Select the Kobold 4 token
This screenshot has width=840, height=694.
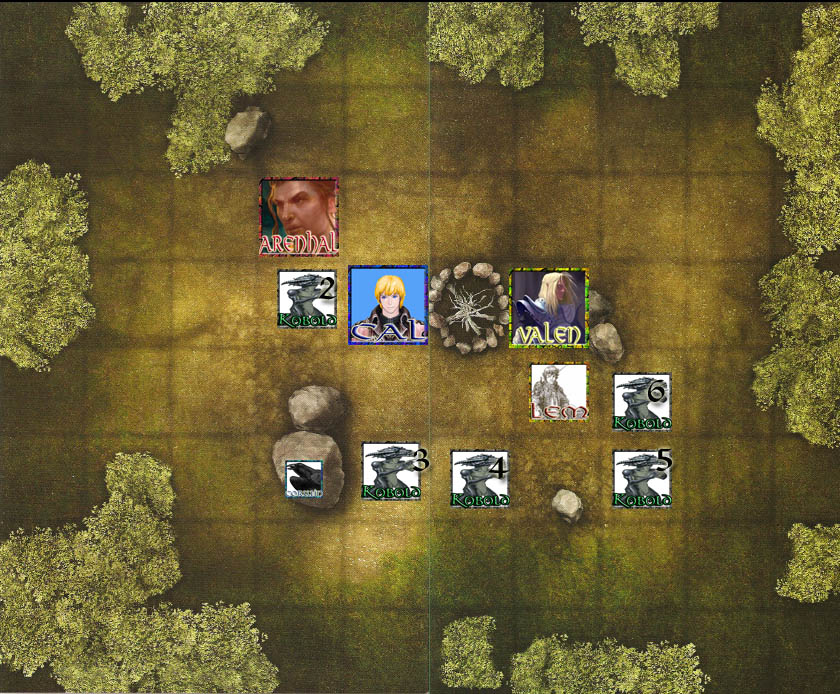pos(480,479)
